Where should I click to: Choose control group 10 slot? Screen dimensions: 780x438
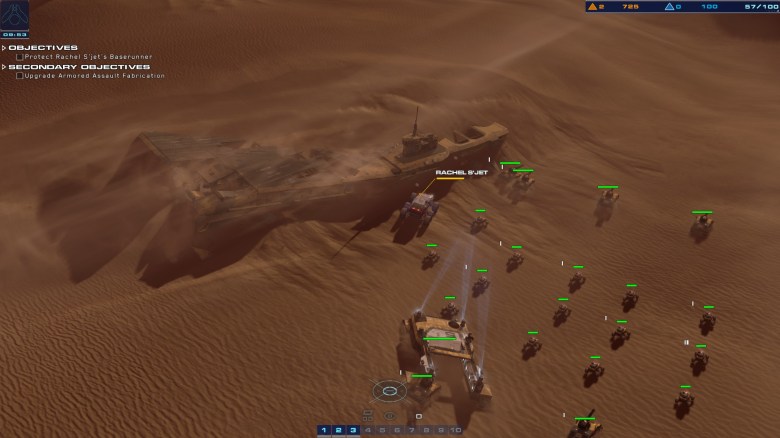pyautogui.click(x=455, y=431)
